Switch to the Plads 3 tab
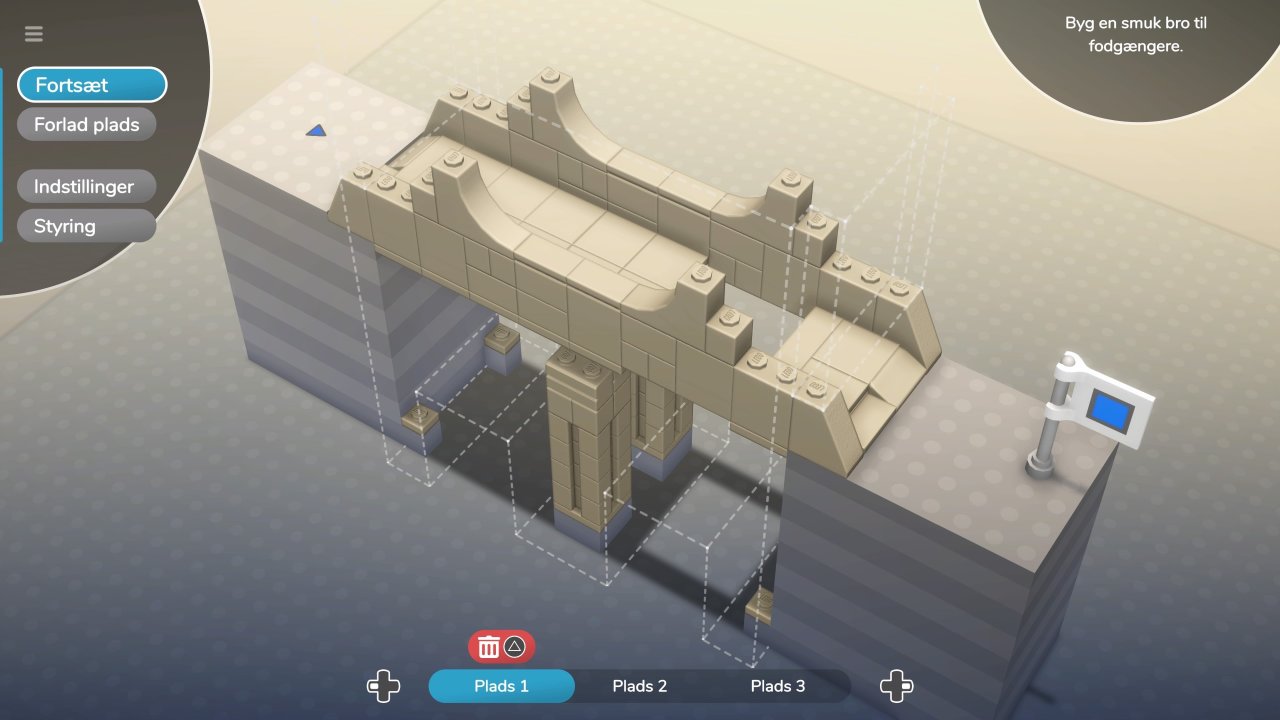Viewport: 1280px width, 720px height. point(777,686)
